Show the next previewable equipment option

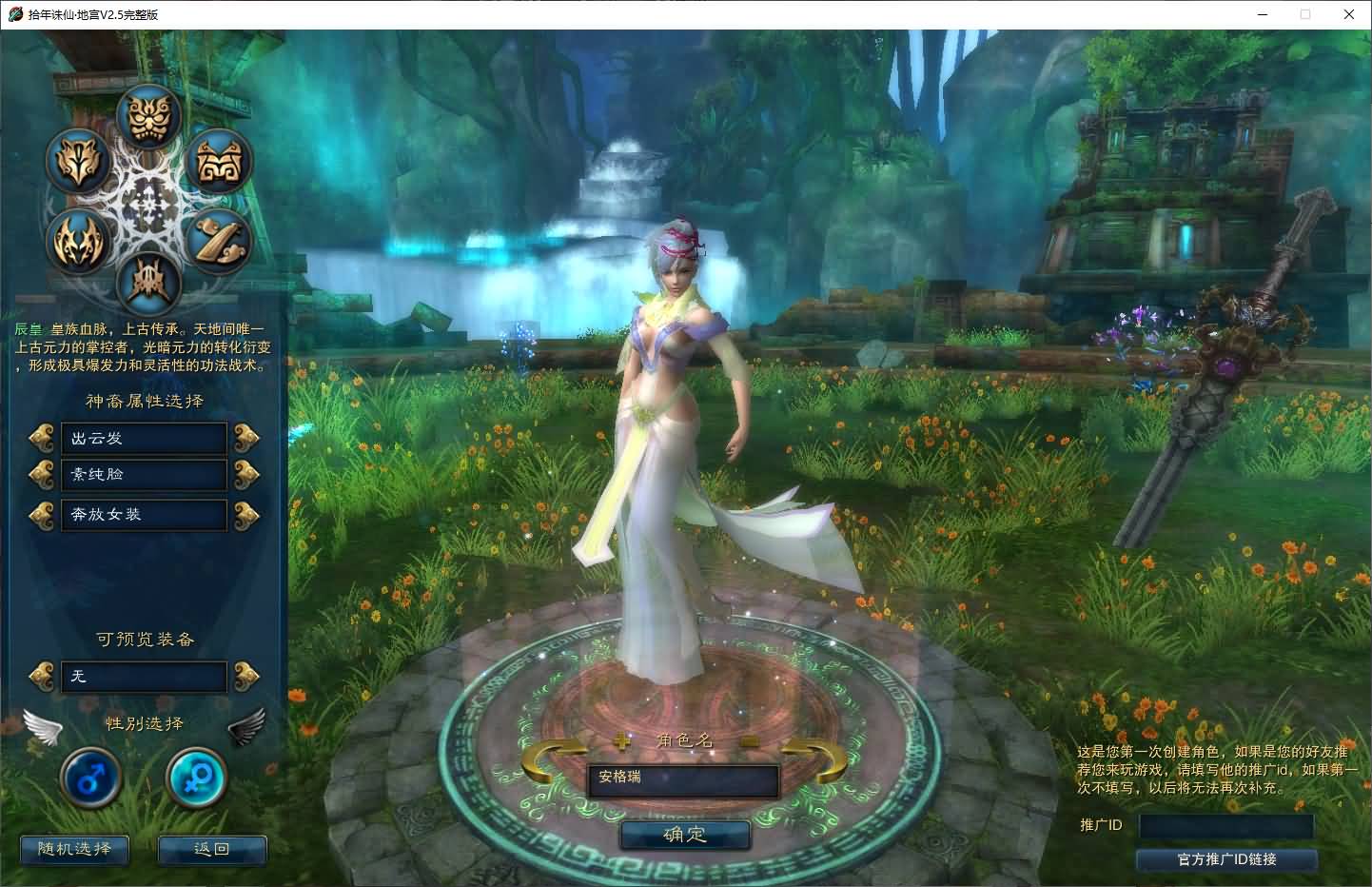[x=246, y=676]
